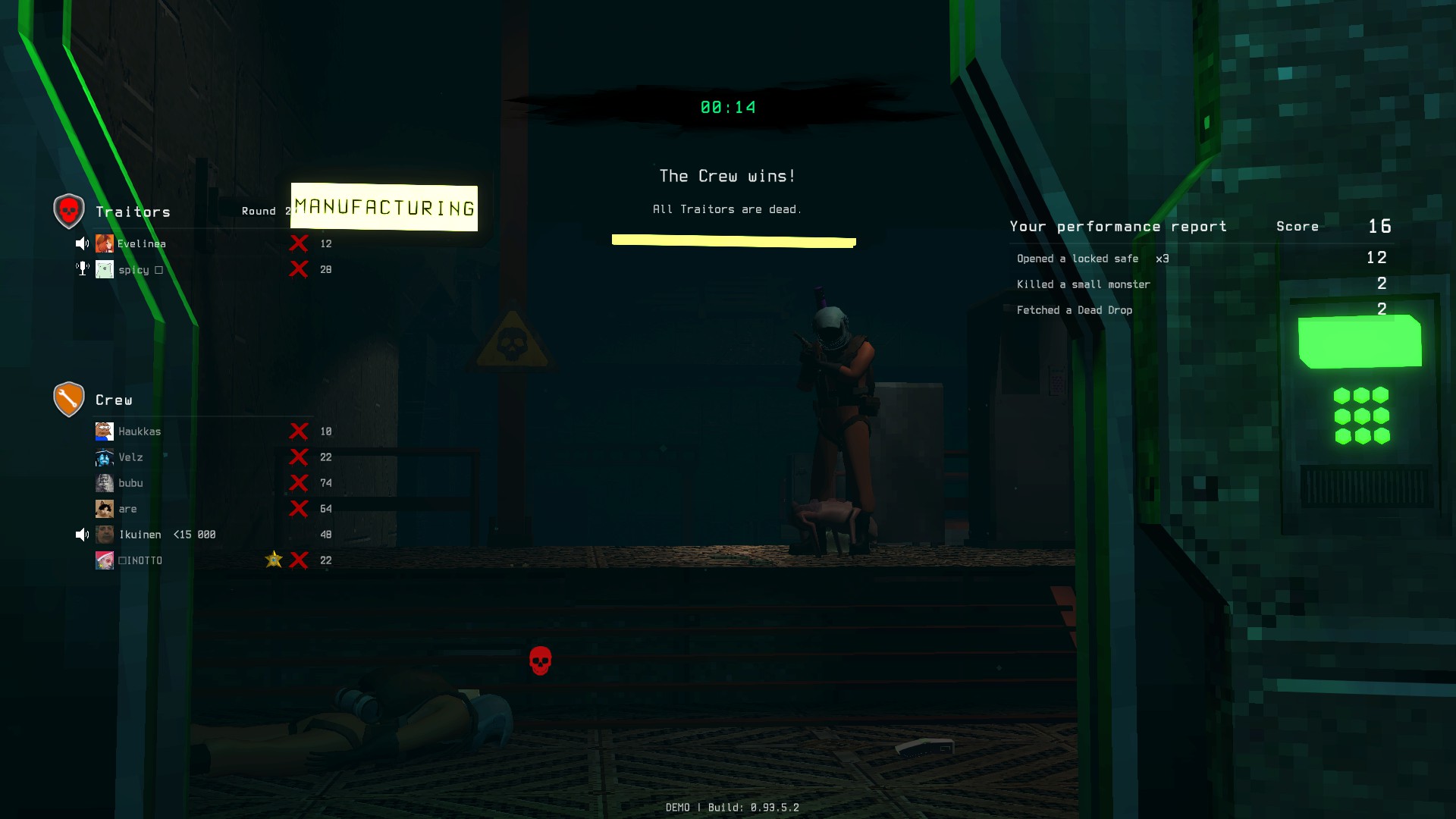Toggle the speaker icon beside Evelinea
This screenshot has height=819, width=1456.
point(82,243)
